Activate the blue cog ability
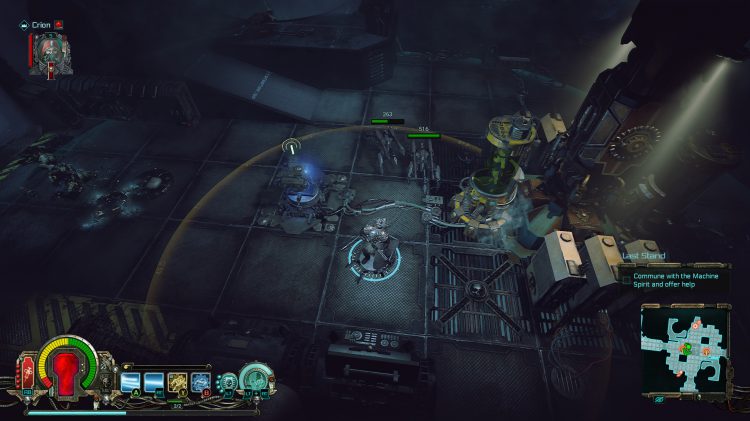This screenshot has height=421, width=750. (200, 381)
